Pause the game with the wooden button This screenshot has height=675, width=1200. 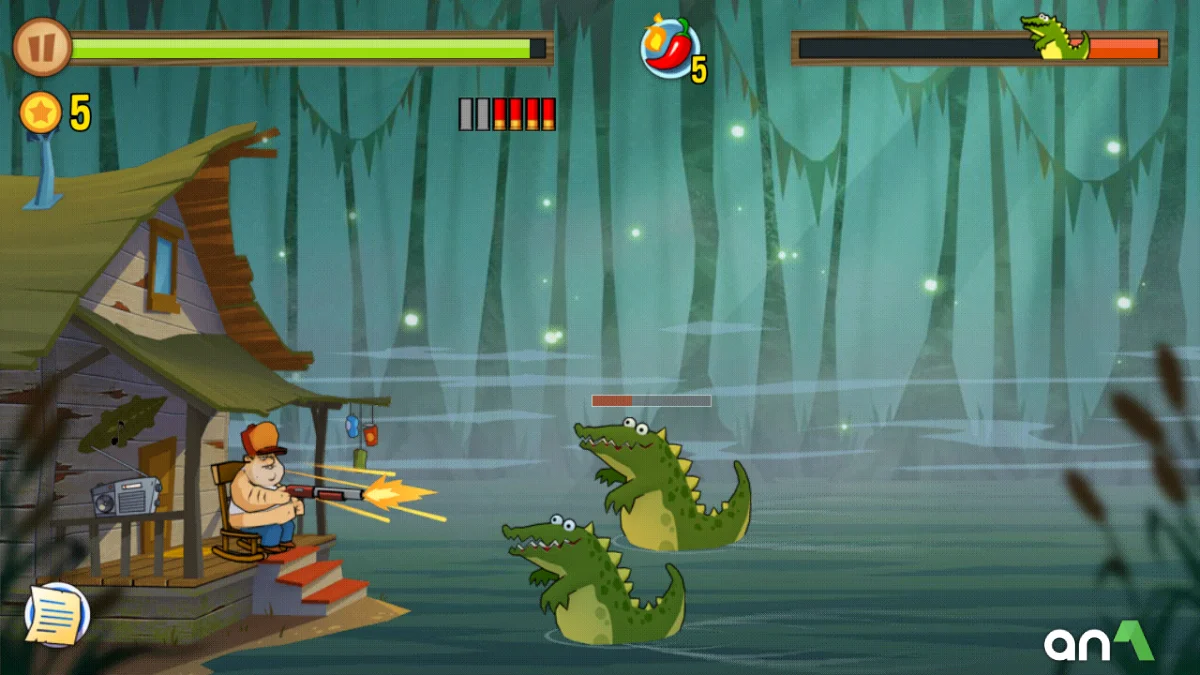(x=42, y=47)
